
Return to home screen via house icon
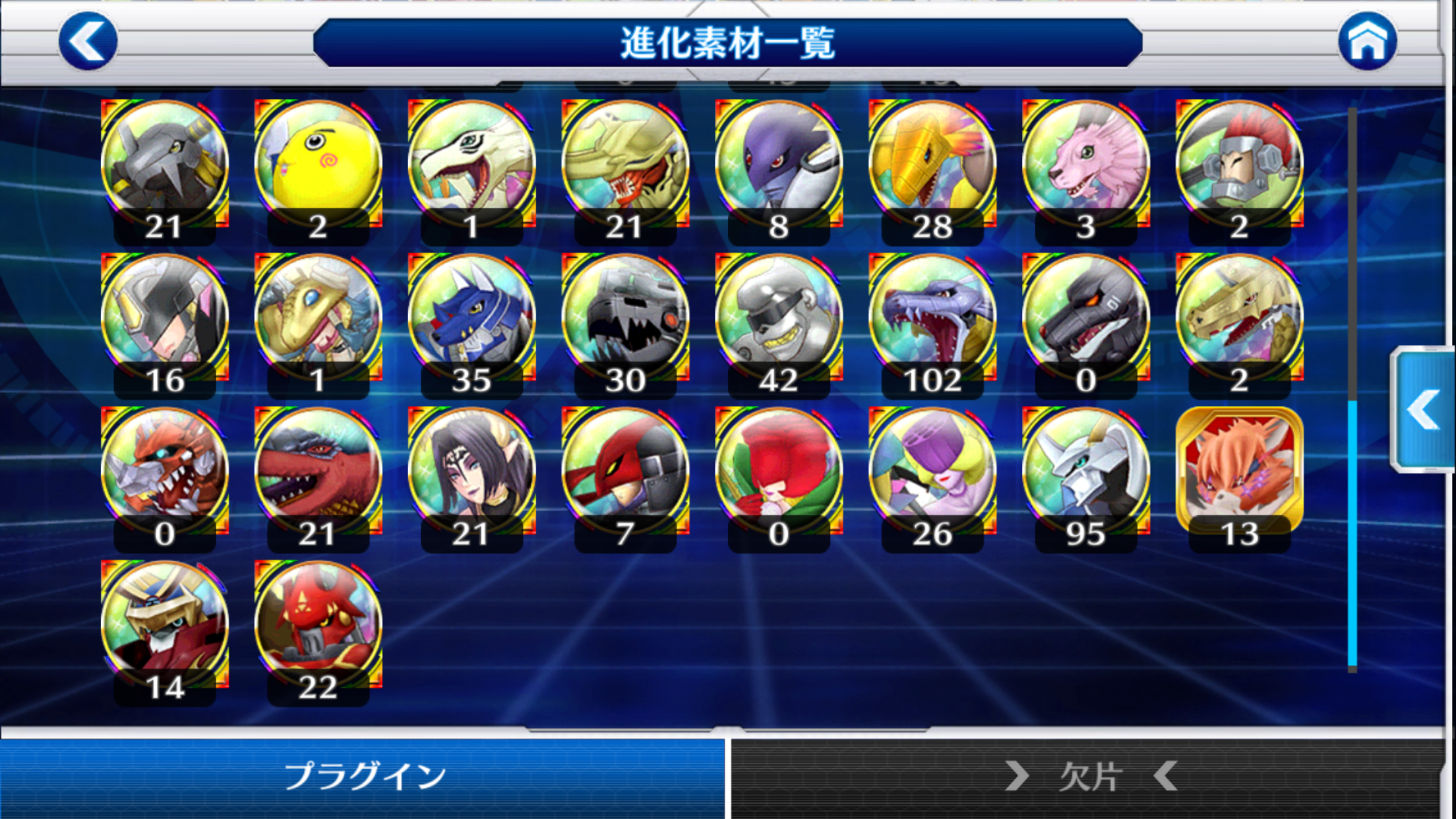1367,41
